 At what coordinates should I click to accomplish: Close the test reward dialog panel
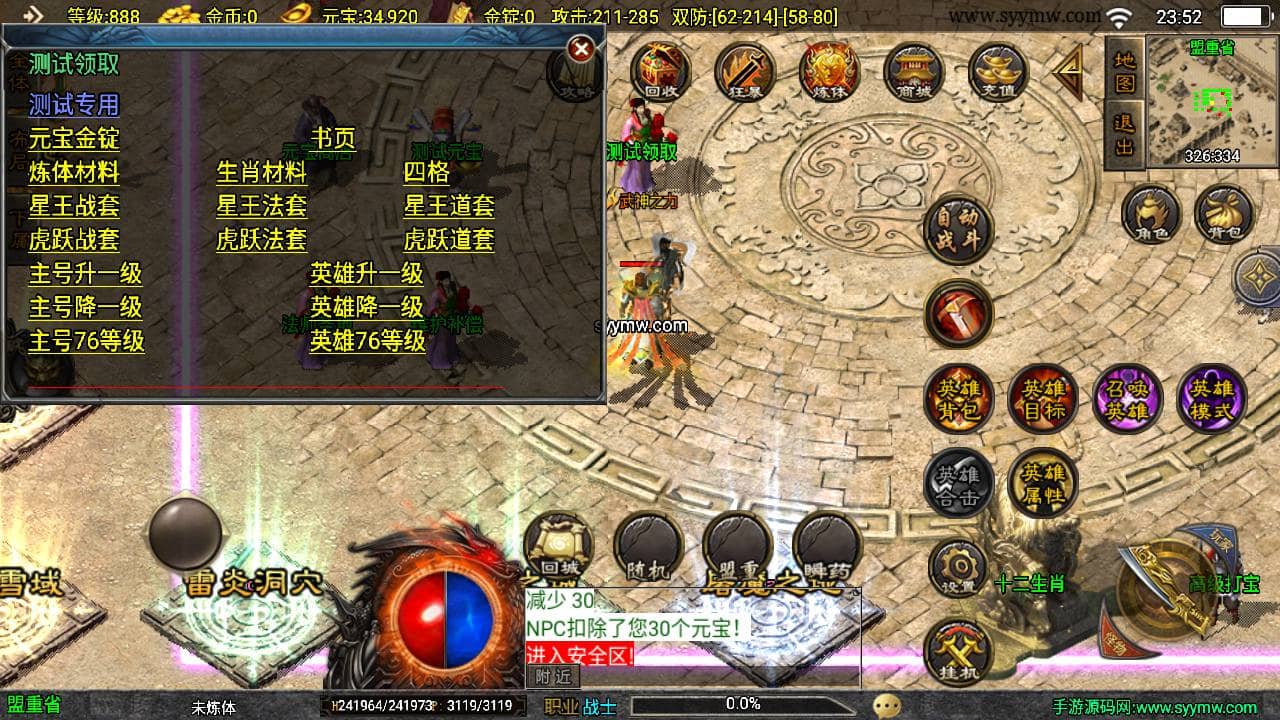[x=580, y=49]
